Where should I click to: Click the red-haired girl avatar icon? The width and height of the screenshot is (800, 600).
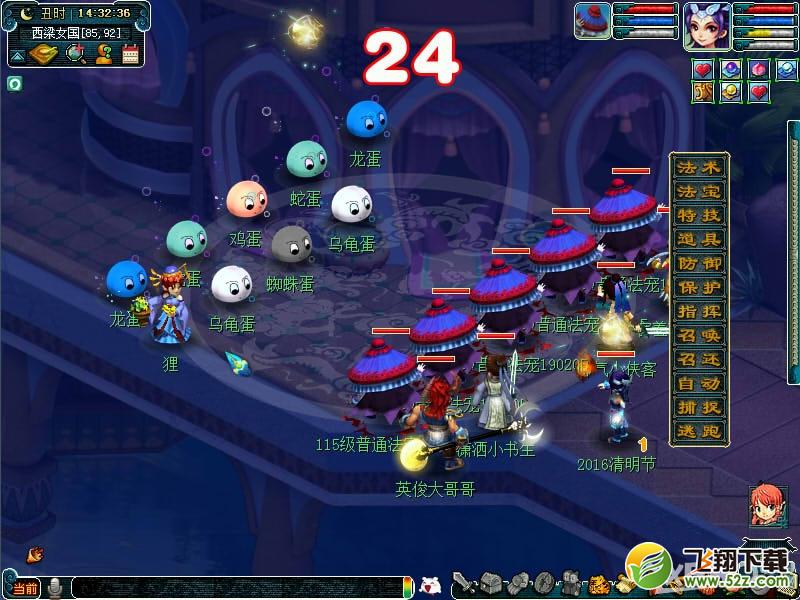point(765,506)
